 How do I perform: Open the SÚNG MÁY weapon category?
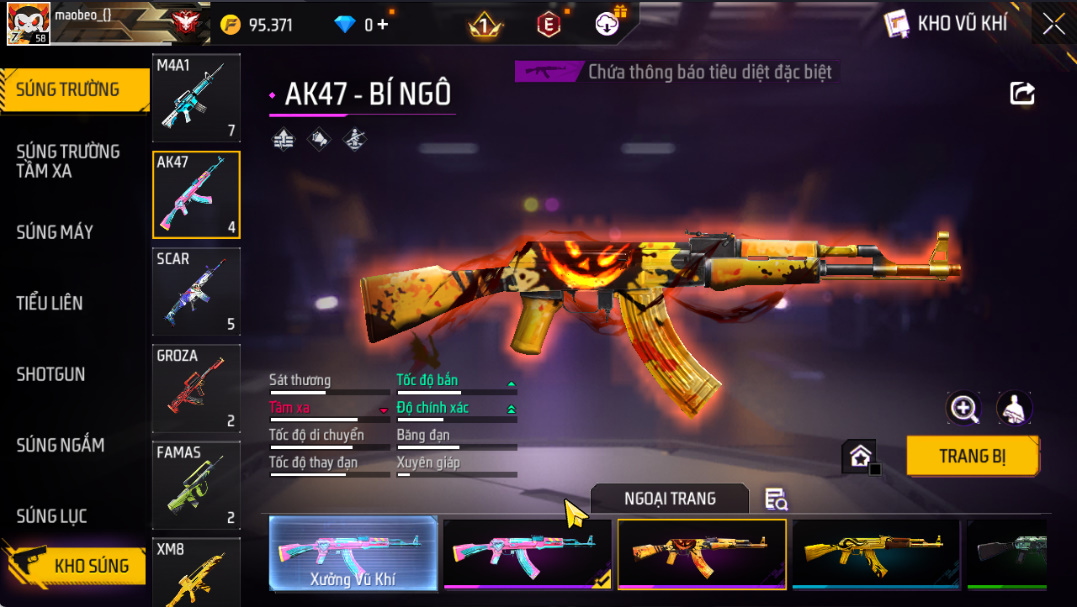55,232
